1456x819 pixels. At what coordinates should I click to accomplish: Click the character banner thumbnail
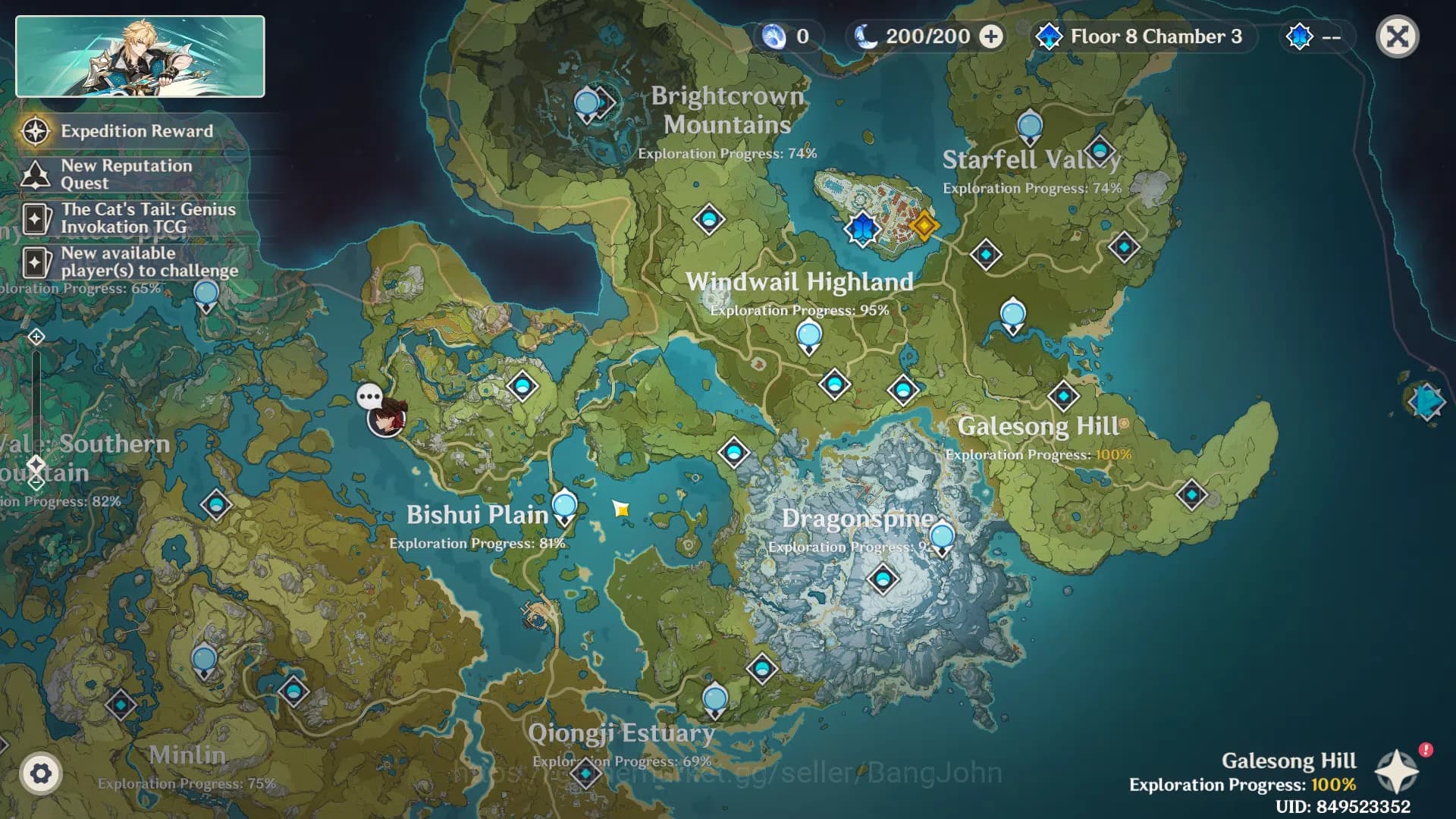click(x=140, y=57)
